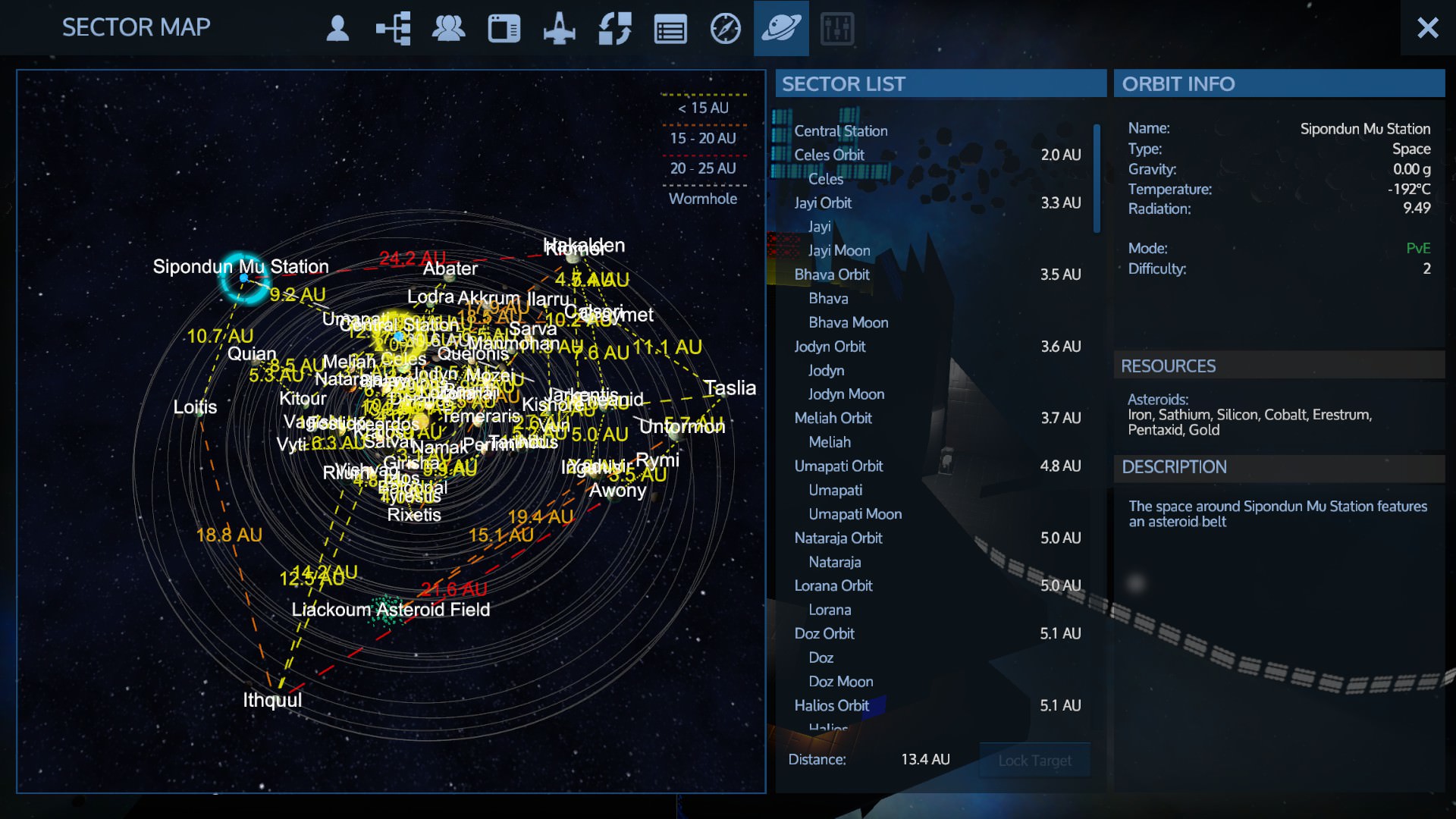The width and height of the screenshot is (1456, 819).
Task: Open the compass navigation tab
Action: 725,29
